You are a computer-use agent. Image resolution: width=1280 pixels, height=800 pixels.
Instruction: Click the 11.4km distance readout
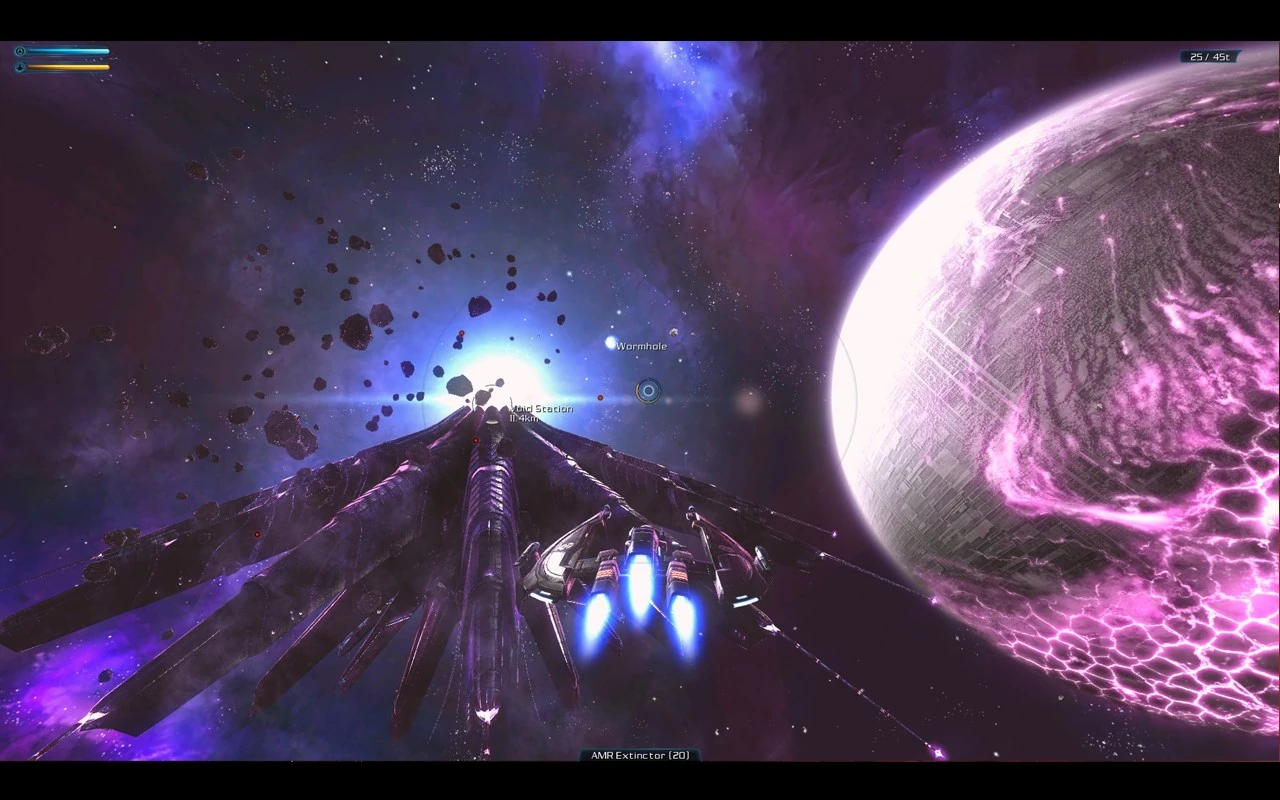(522, 419)
